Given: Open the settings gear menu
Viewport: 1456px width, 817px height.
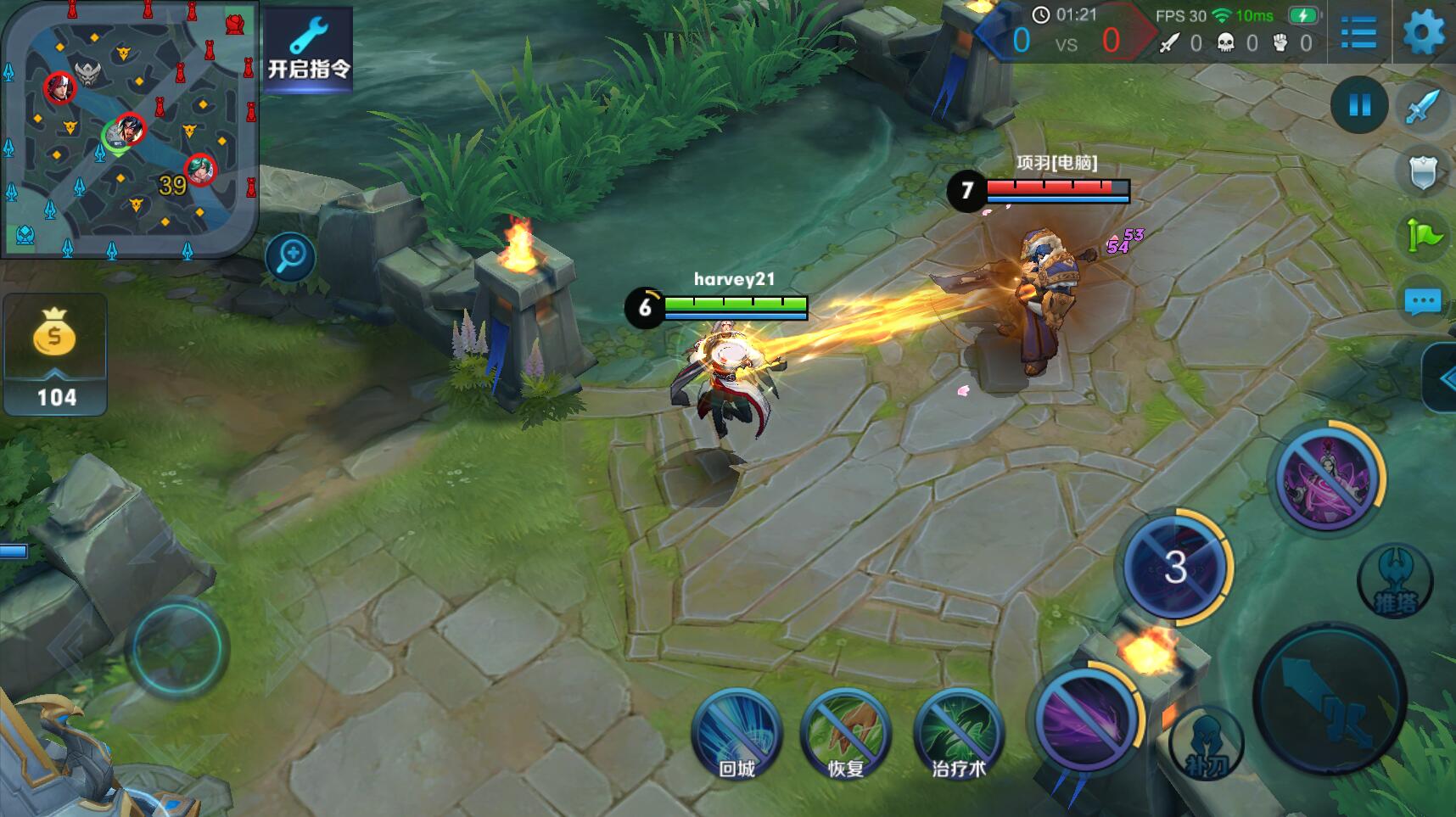Looking at the screenshot, I should [x=1424, y=33].
